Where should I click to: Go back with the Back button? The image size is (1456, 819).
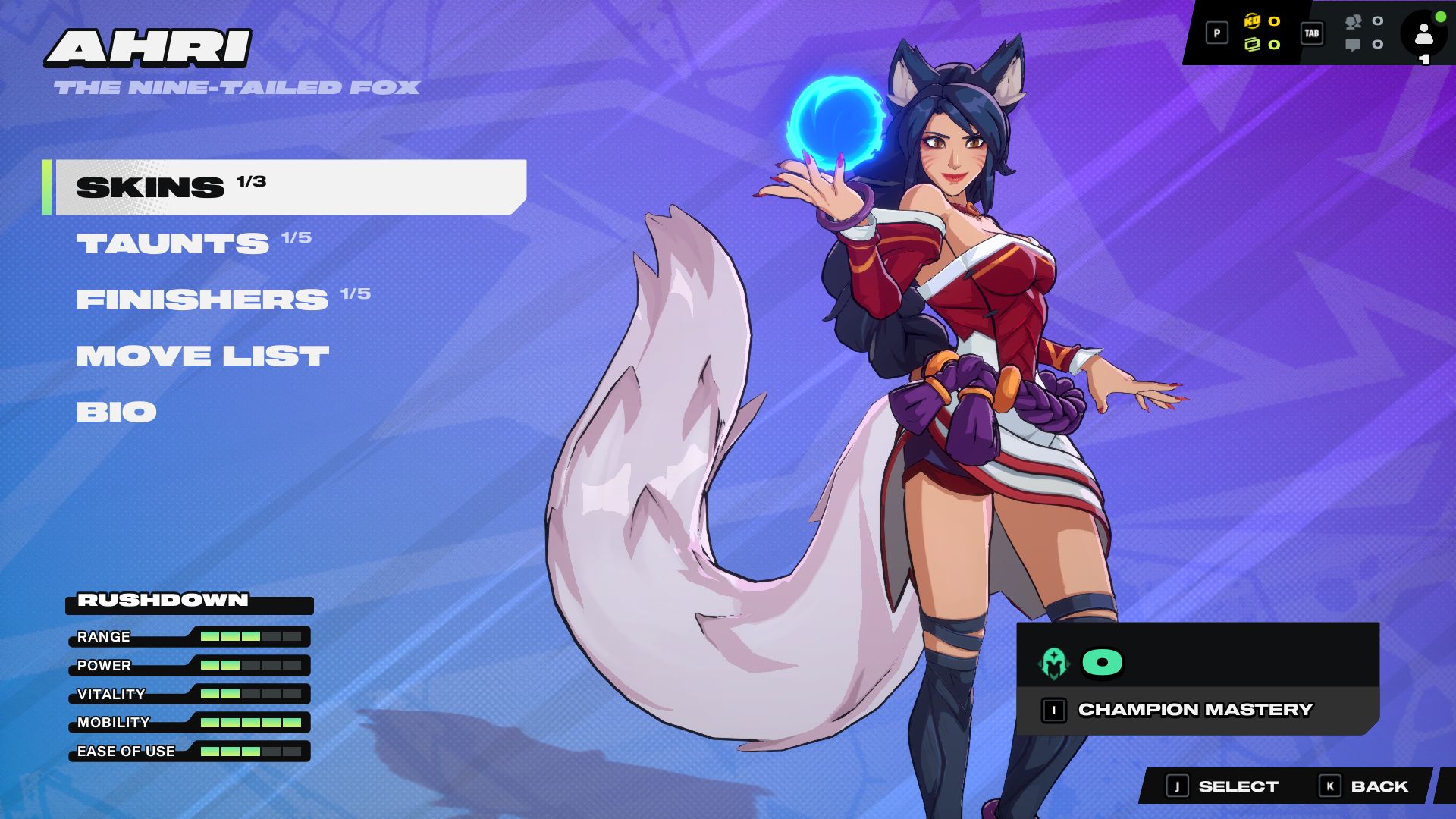coord(1364,786)
